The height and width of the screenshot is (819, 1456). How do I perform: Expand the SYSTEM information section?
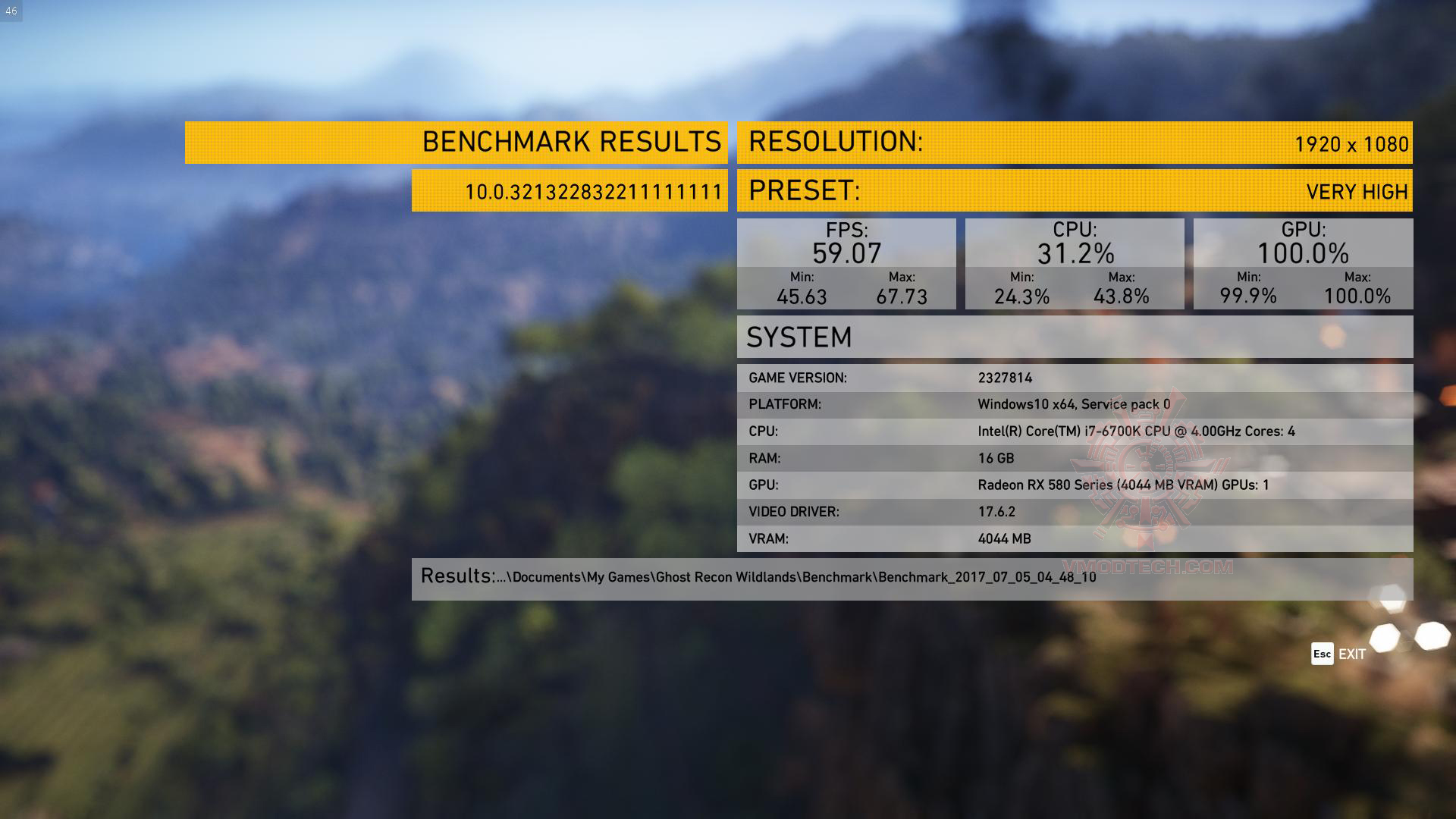[1073, 337]
